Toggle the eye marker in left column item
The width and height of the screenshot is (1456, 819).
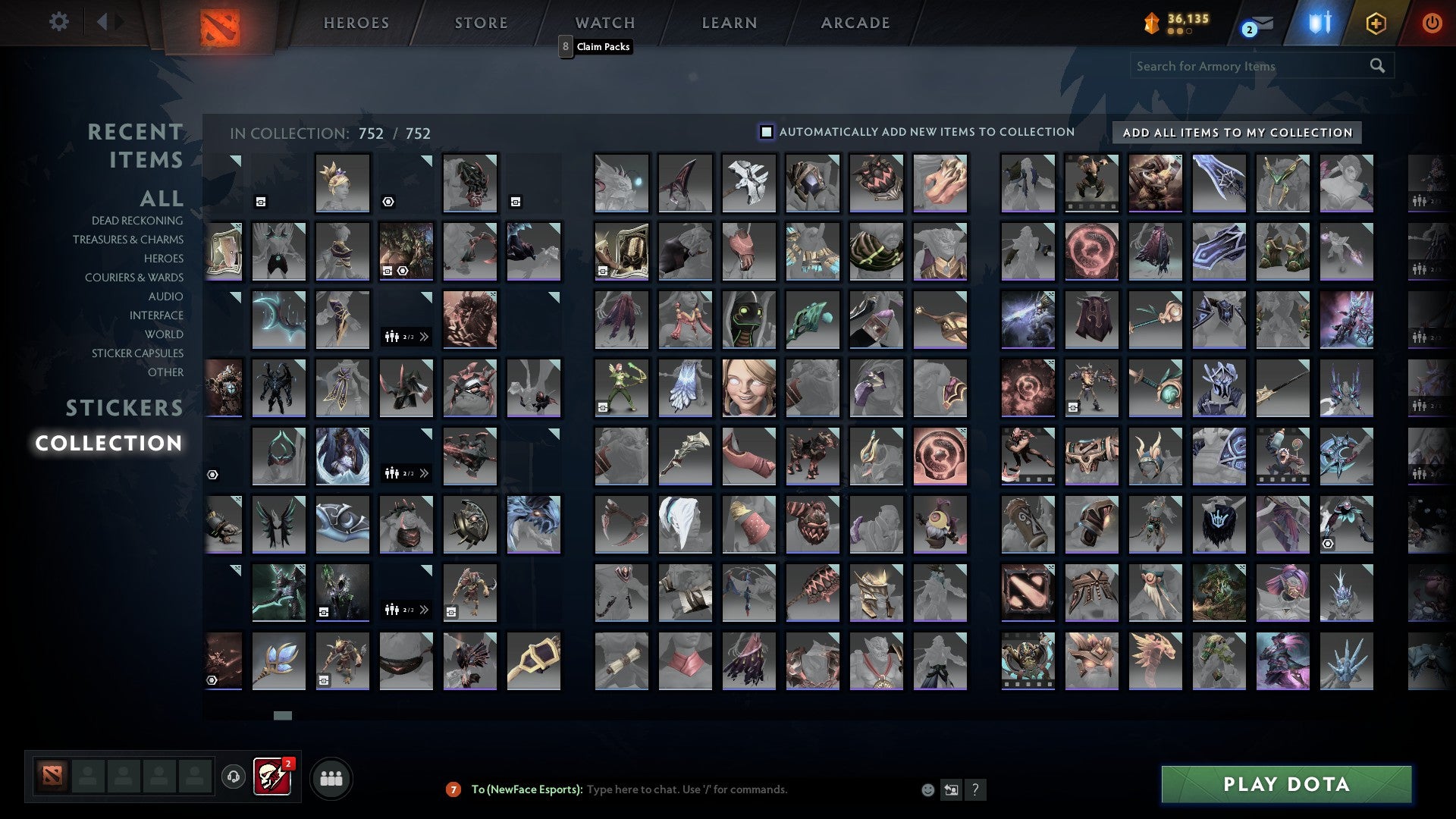click(x=212, y=475)
